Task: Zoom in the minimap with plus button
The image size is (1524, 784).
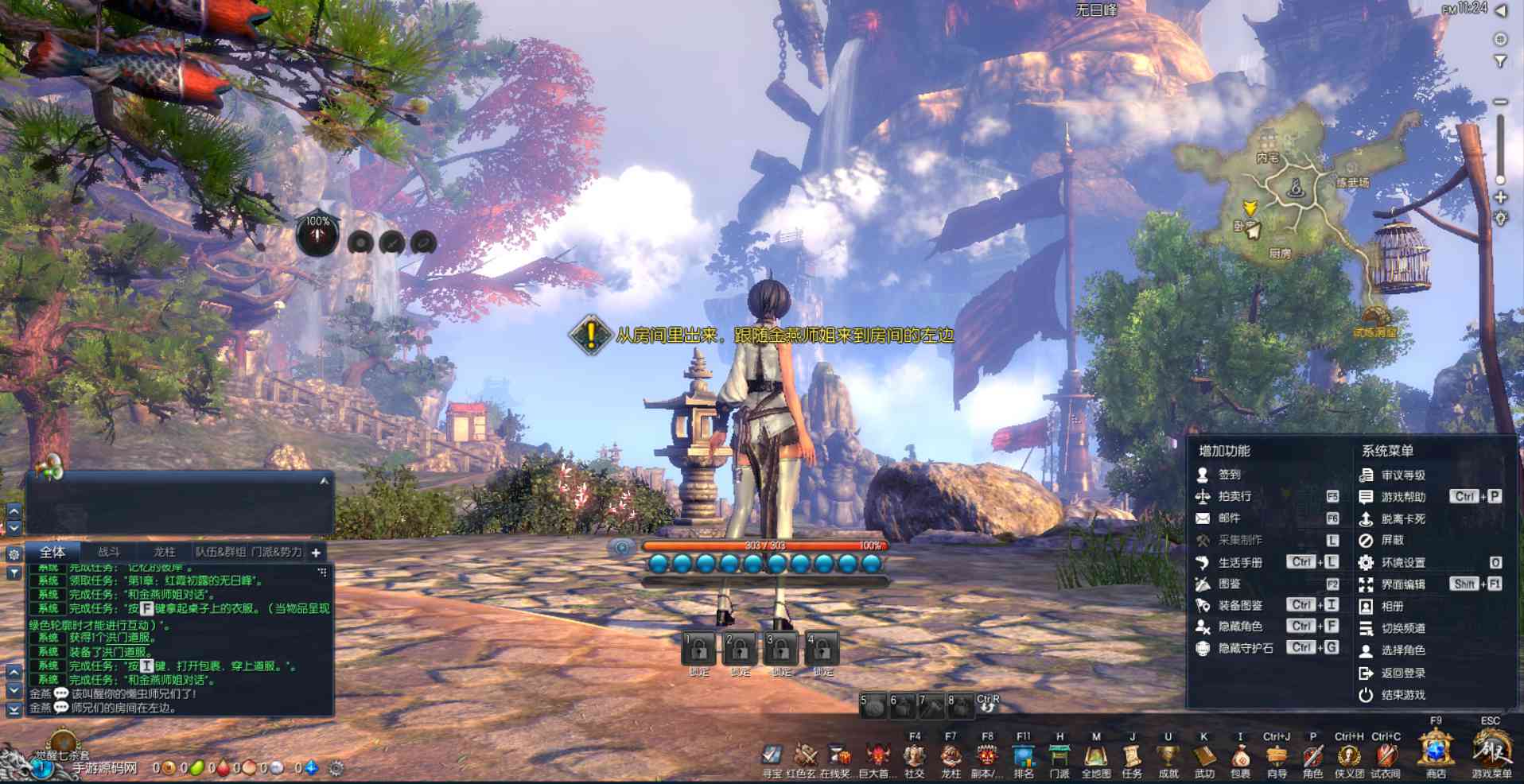Action: pos(1501,197)
